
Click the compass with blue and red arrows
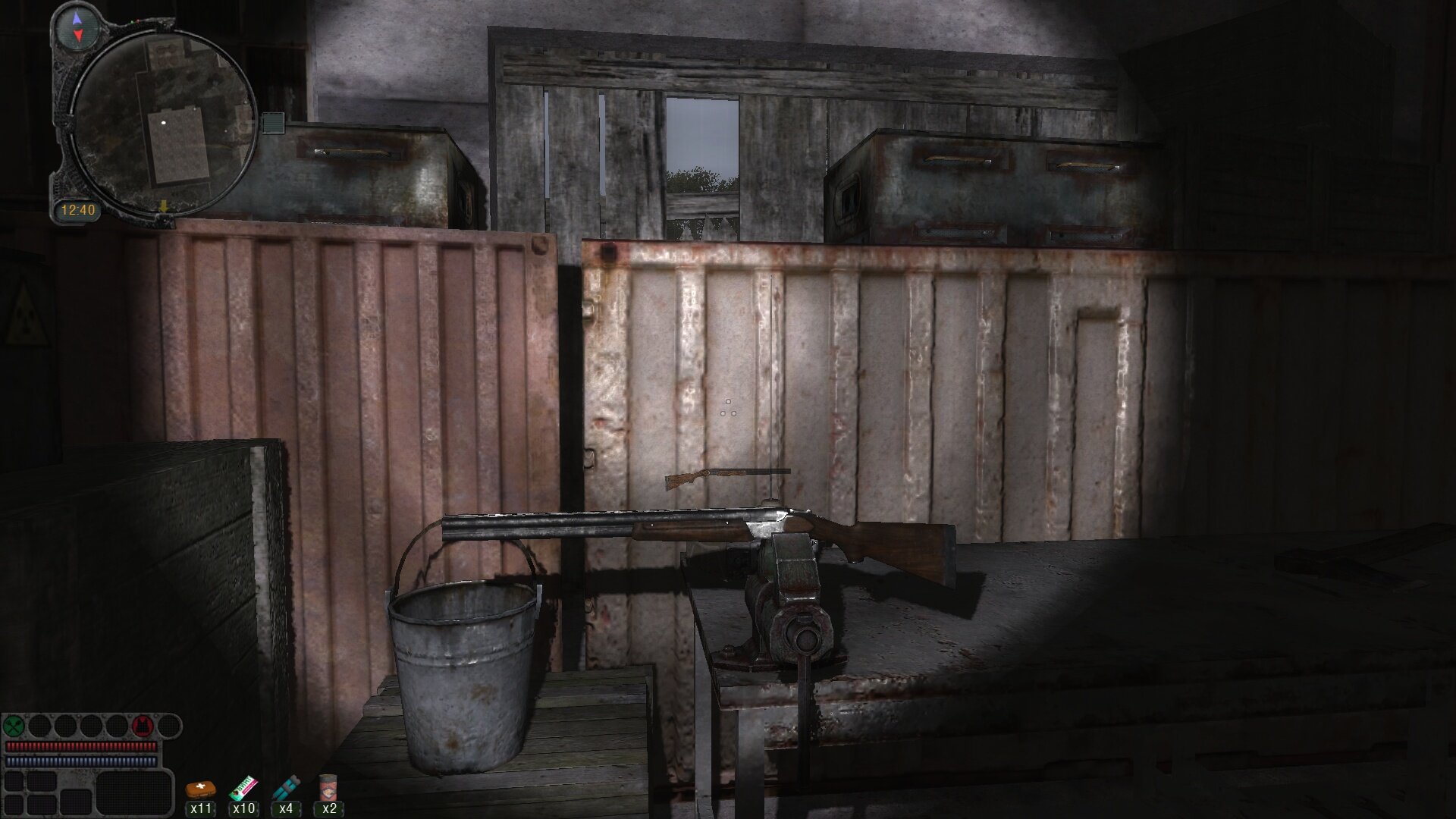tap(77, 29)
